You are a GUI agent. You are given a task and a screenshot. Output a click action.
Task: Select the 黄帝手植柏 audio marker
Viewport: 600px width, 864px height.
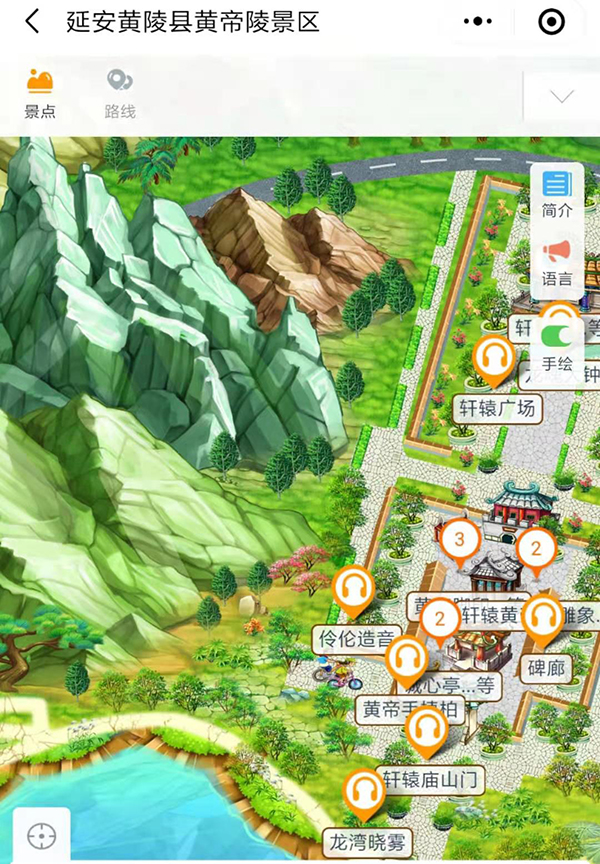tap(407, 662)
